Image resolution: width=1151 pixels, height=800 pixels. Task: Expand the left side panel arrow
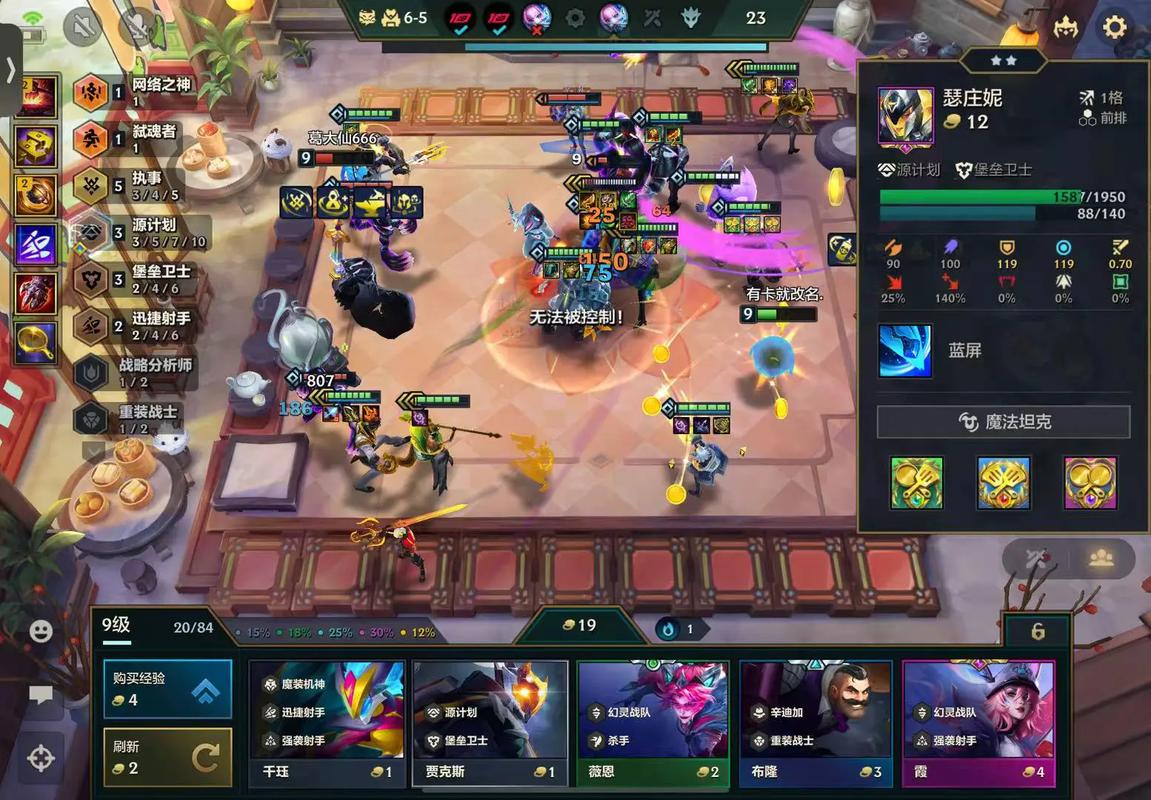(10, 70)
